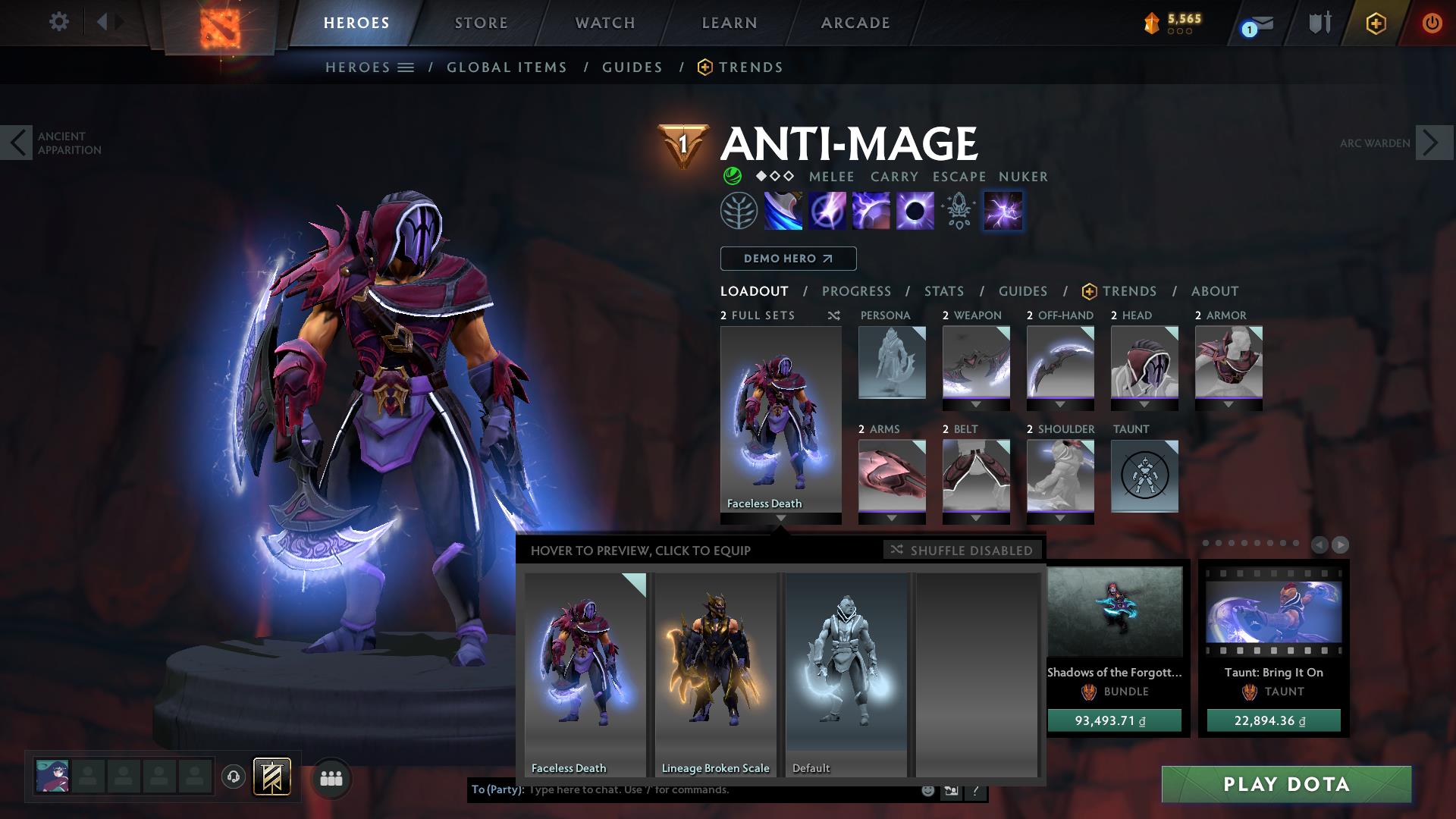Open the Heroes hamburger list menu
Image resolution: width=1456 pixels, height=819 pixels.
[406, 67]
